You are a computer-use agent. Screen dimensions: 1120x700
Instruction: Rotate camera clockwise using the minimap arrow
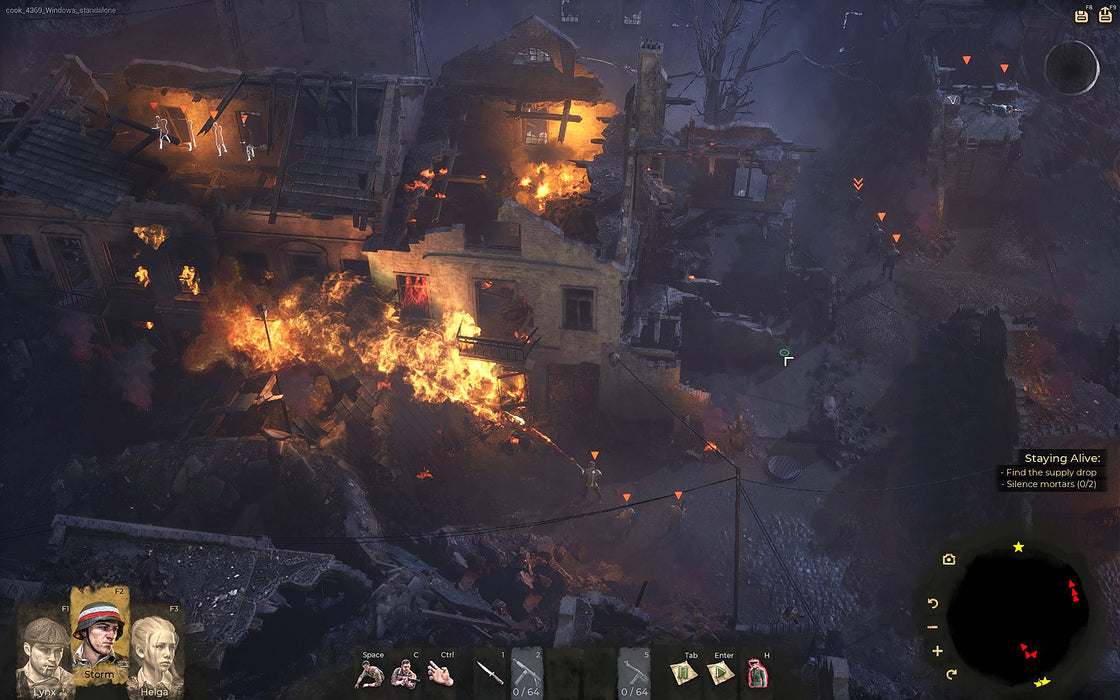[x=951, y=674]
